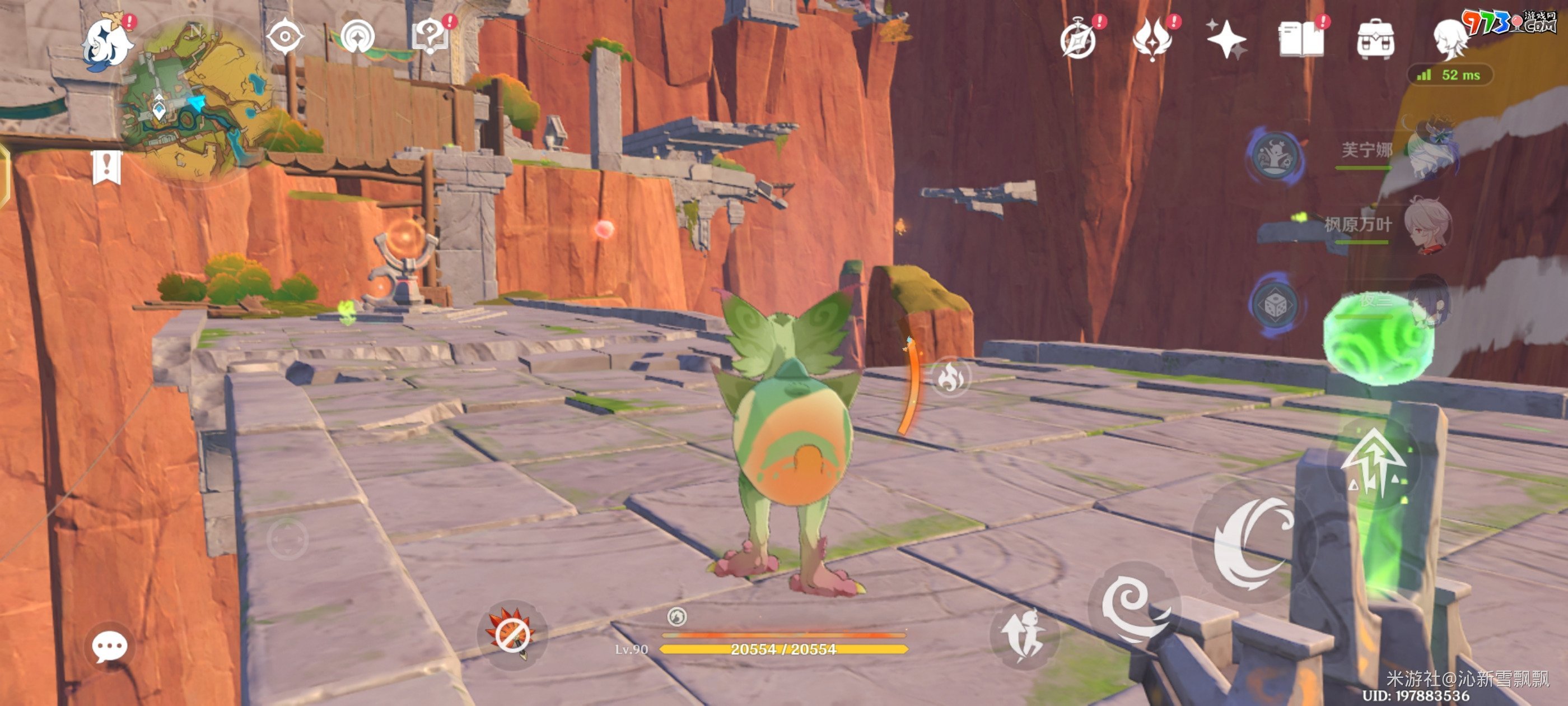
Task: Activate the glowing green orb burst
Action: point(1378,338)
